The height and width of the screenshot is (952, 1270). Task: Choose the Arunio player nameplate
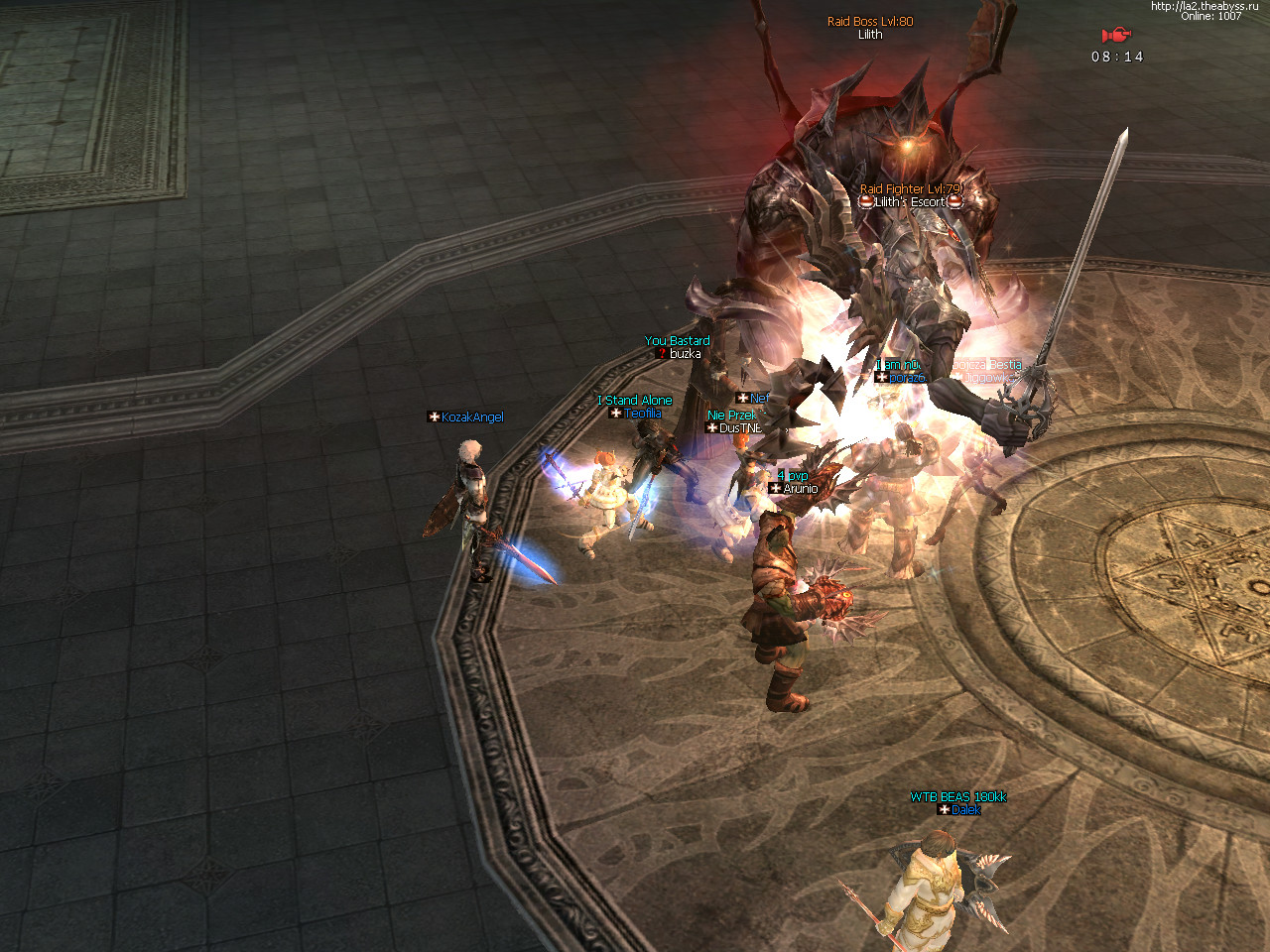tap(800, 489)
